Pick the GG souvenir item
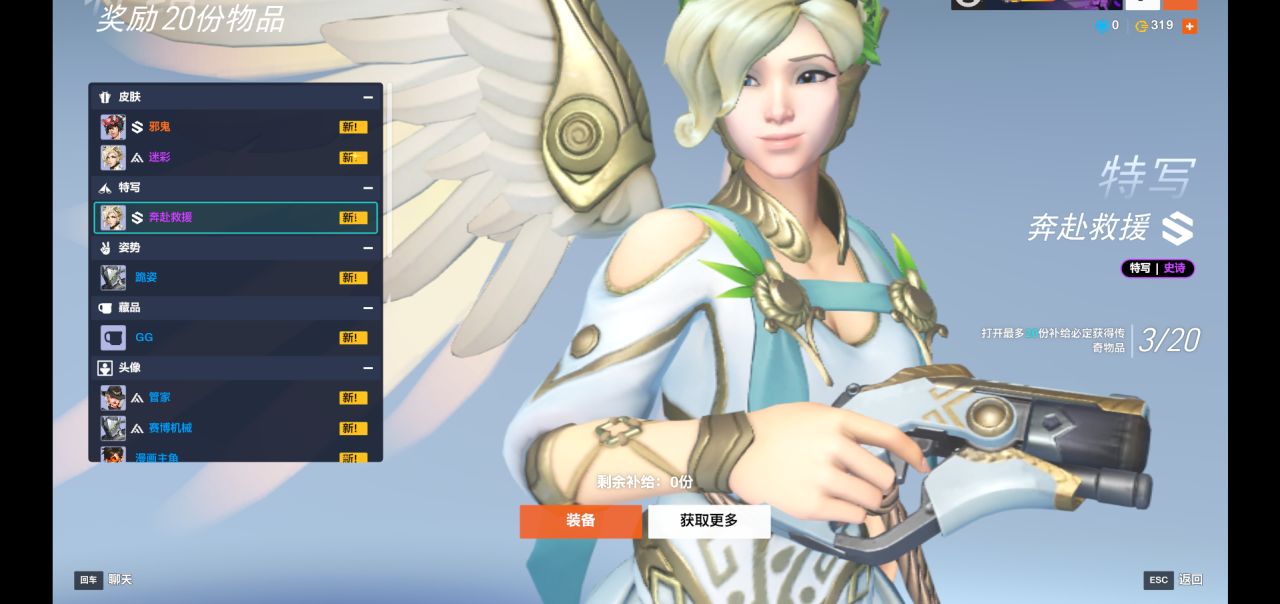The image size is (1280, 604). (235, 337)
